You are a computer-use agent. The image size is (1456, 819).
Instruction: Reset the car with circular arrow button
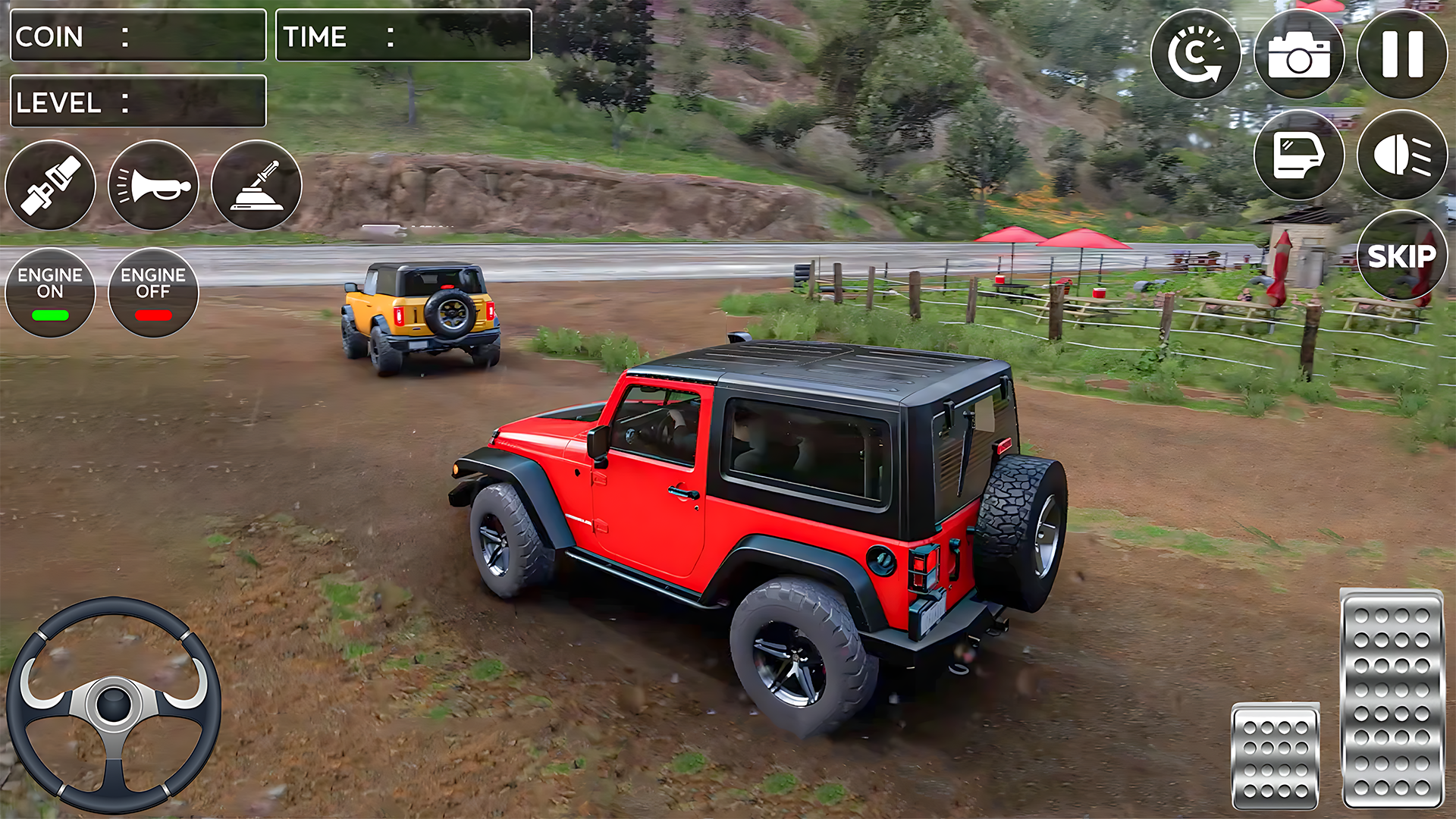pyautogui.click(x=1195, y=54)
